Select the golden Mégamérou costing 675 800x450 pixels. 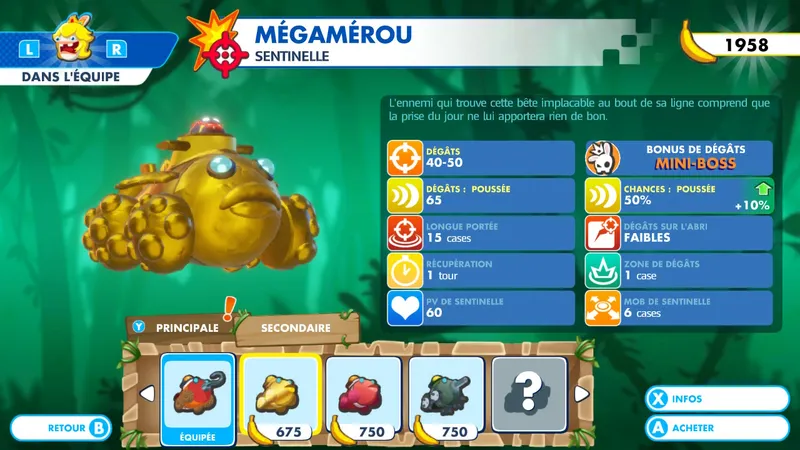coord(279,396)
